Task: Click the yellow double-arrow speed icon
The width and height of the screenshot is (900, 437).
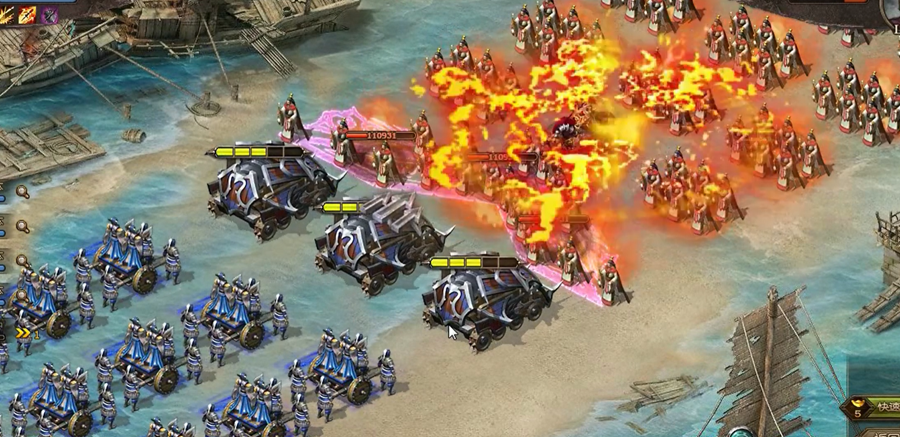Action: [x=20, y=333]
